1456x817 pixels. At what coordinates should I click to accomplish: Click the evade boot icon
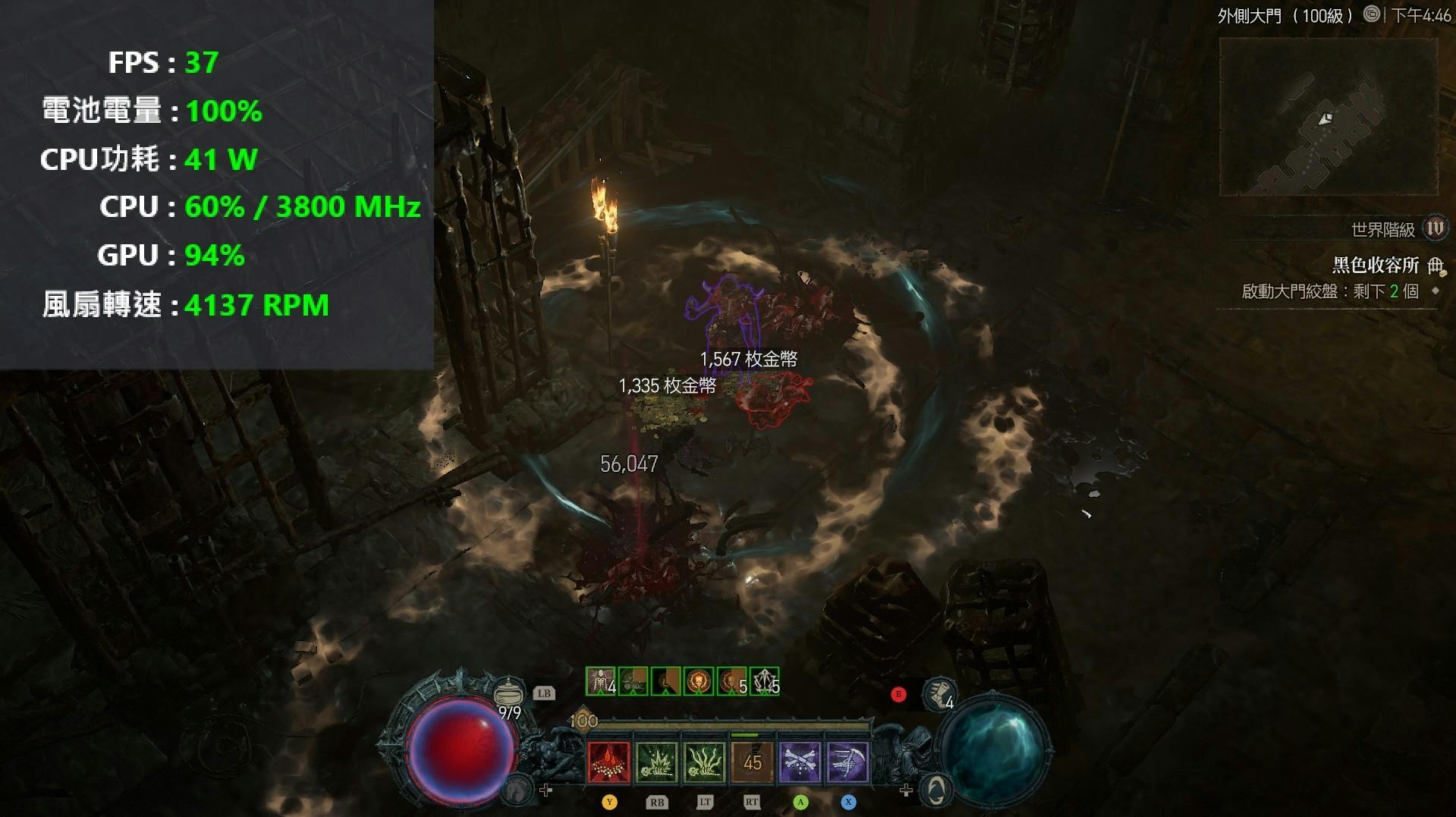point(939,693)
